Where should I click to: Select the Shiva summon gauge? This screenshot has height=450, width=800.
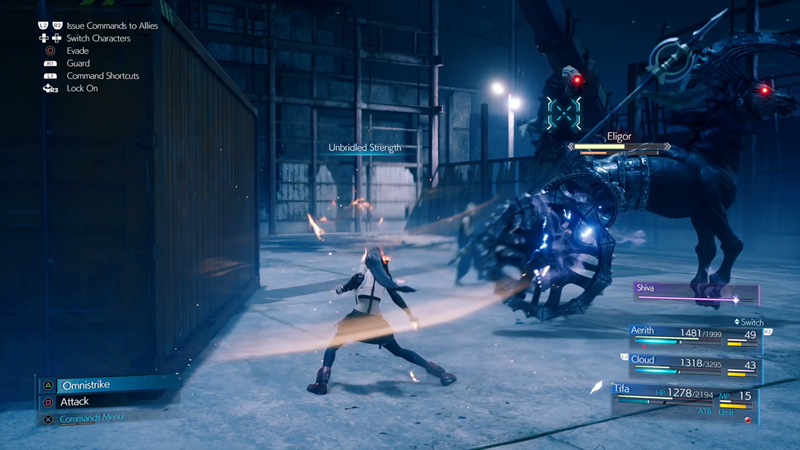tap(695, 293)
